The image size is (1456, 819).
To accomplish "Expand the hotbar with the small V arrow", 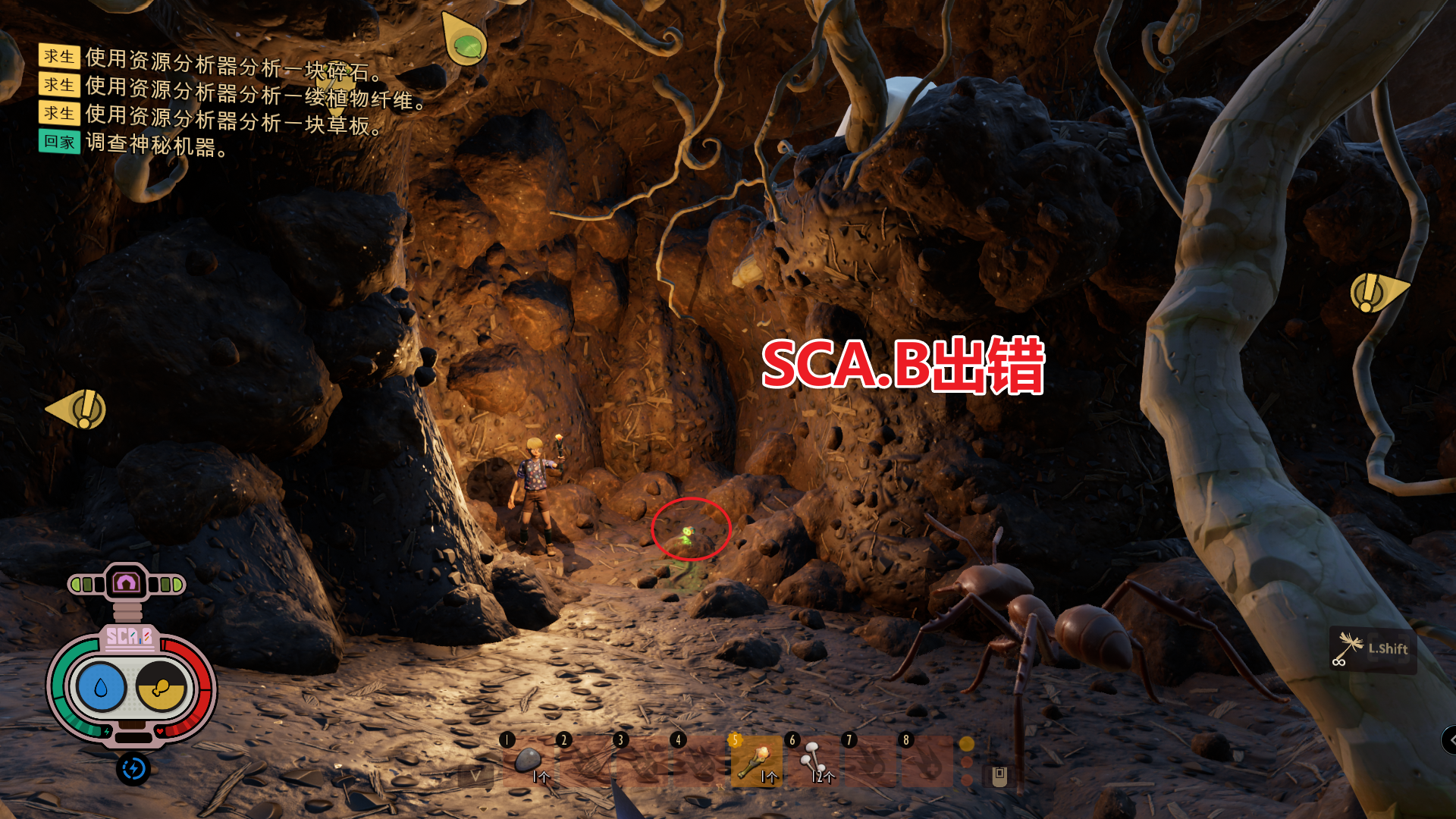I will pos(475,776).
